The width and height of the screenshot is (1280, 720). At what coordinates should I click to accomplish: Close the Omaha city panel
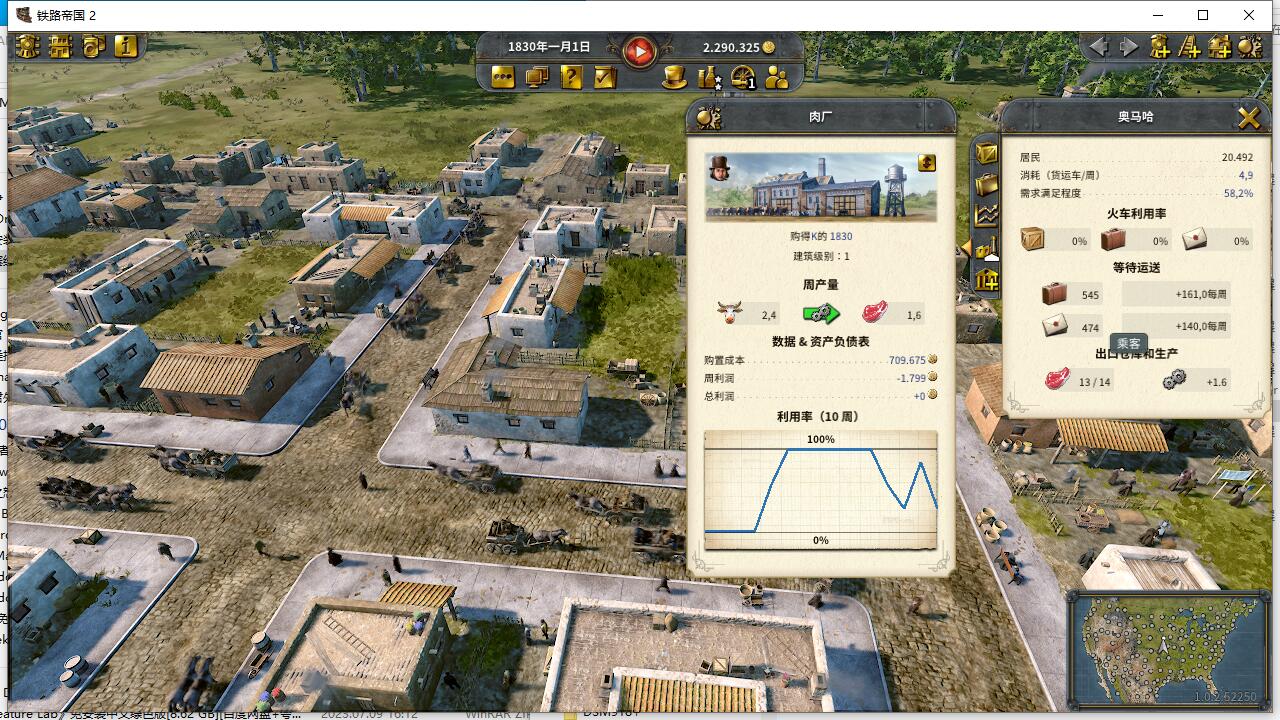(x=1248, y=118)
